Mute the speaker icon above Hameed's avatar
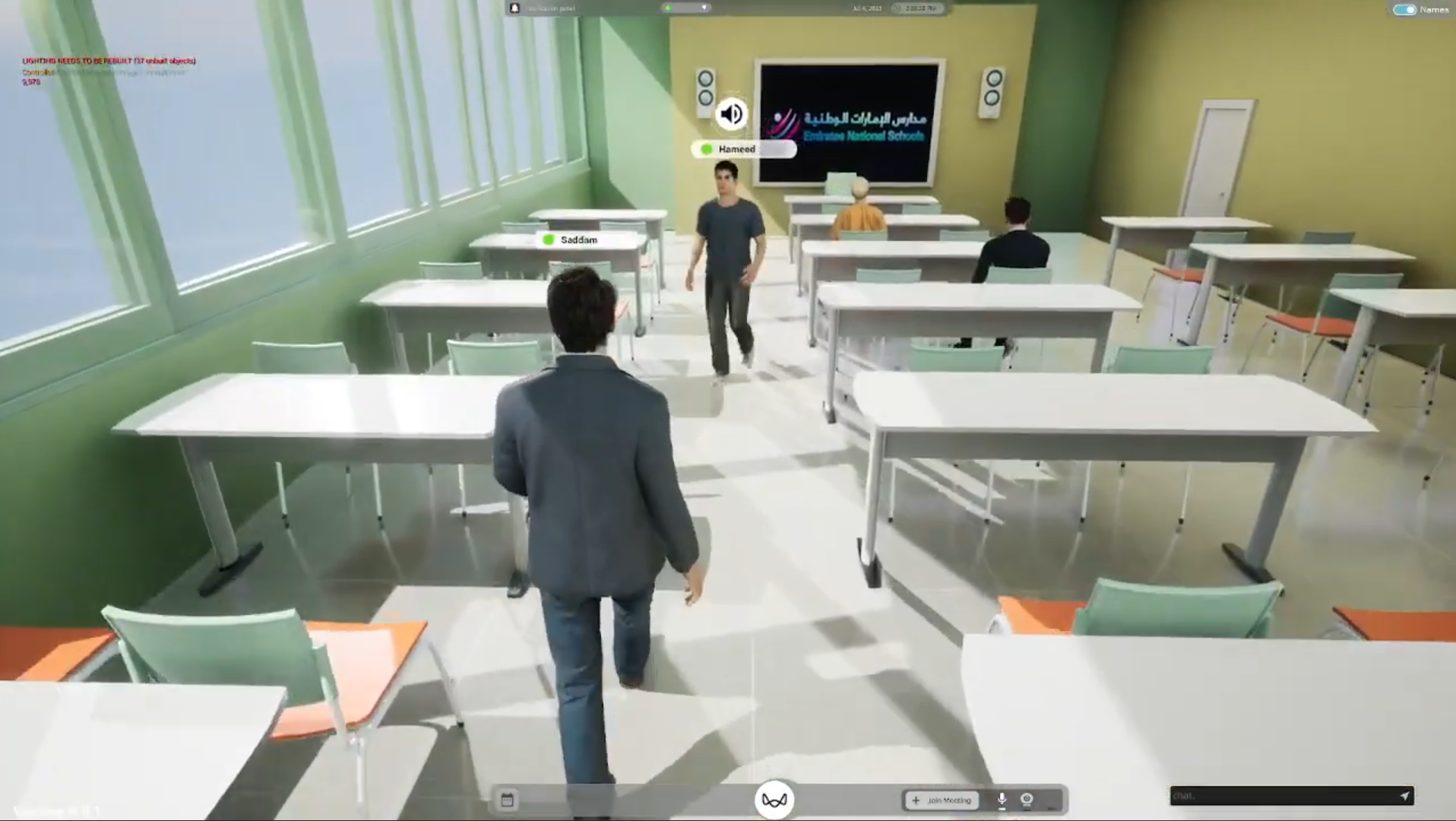1456x821 pixels. (730, 113)
